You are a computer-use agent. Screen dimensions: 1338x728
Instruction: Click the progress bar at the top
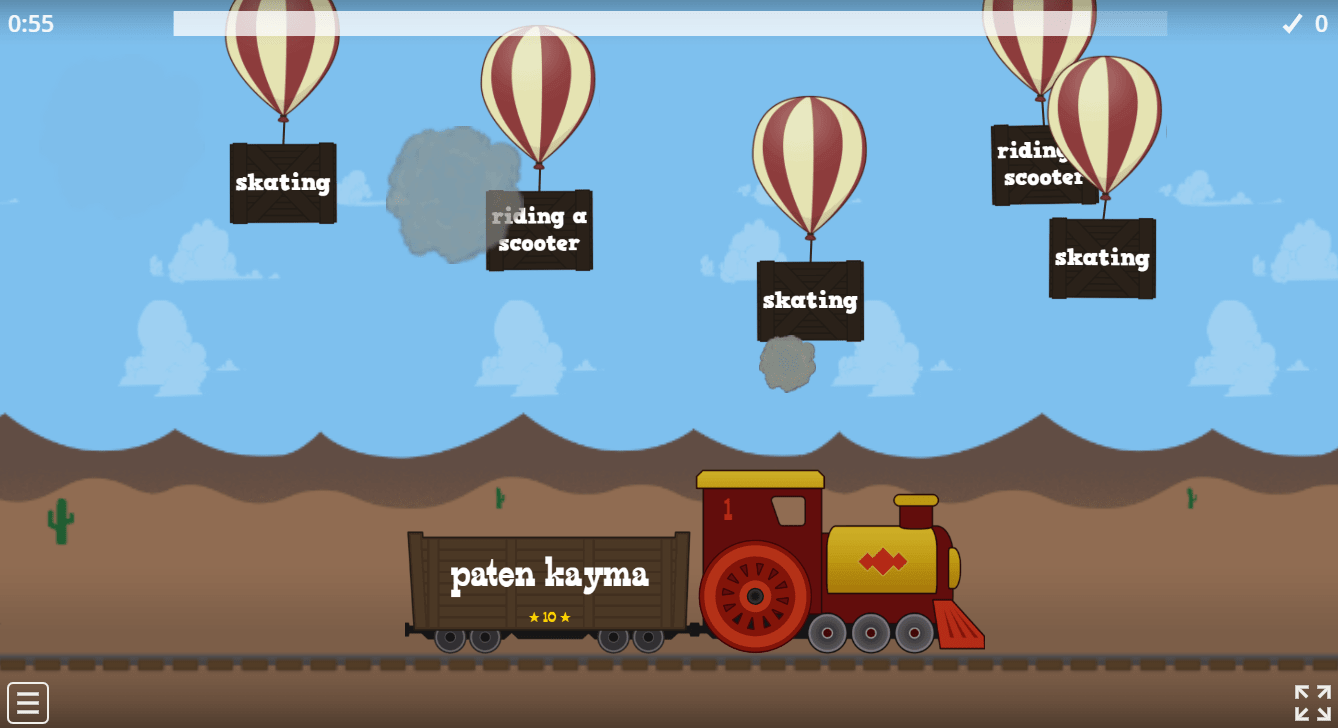pos(670,24)
